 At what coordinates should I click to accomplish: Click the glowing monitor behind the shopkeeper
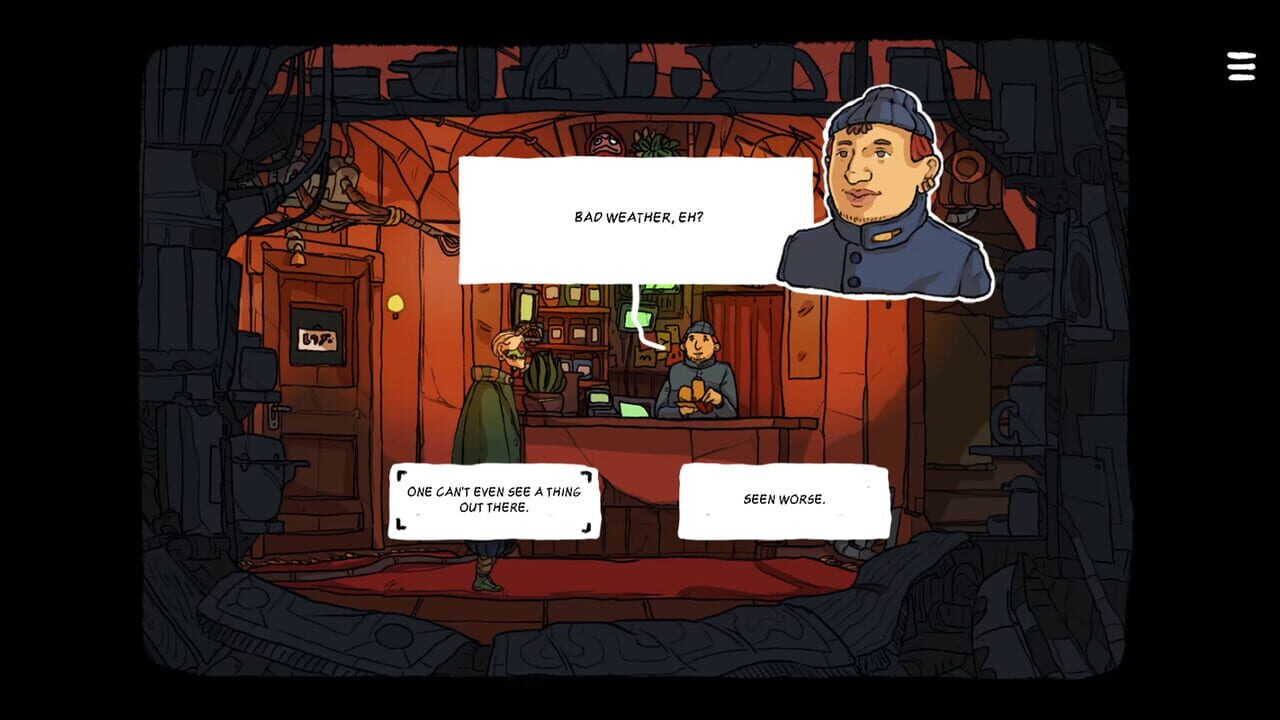point(640,318)
